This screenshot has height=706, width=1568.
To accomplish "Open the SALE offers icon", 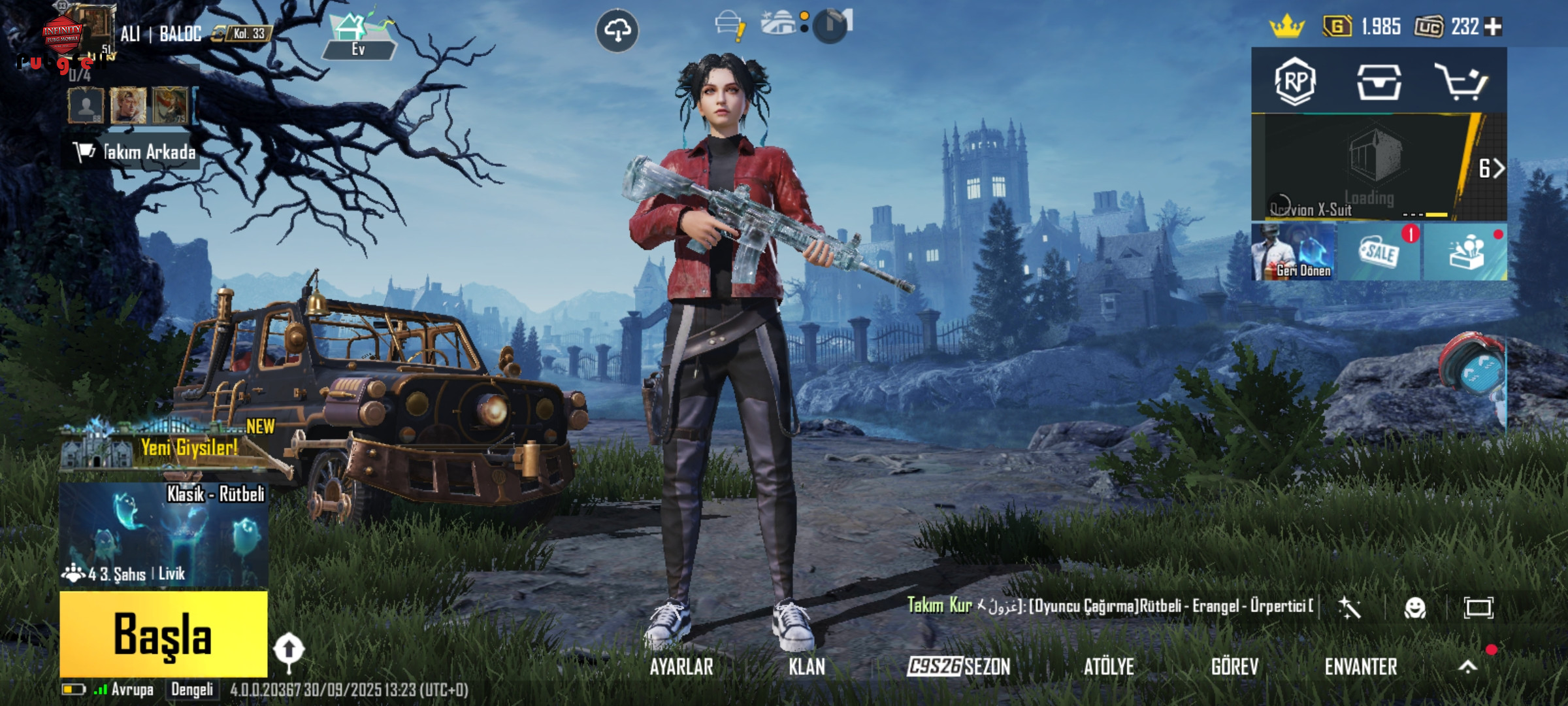I will tap(1379, 252).
